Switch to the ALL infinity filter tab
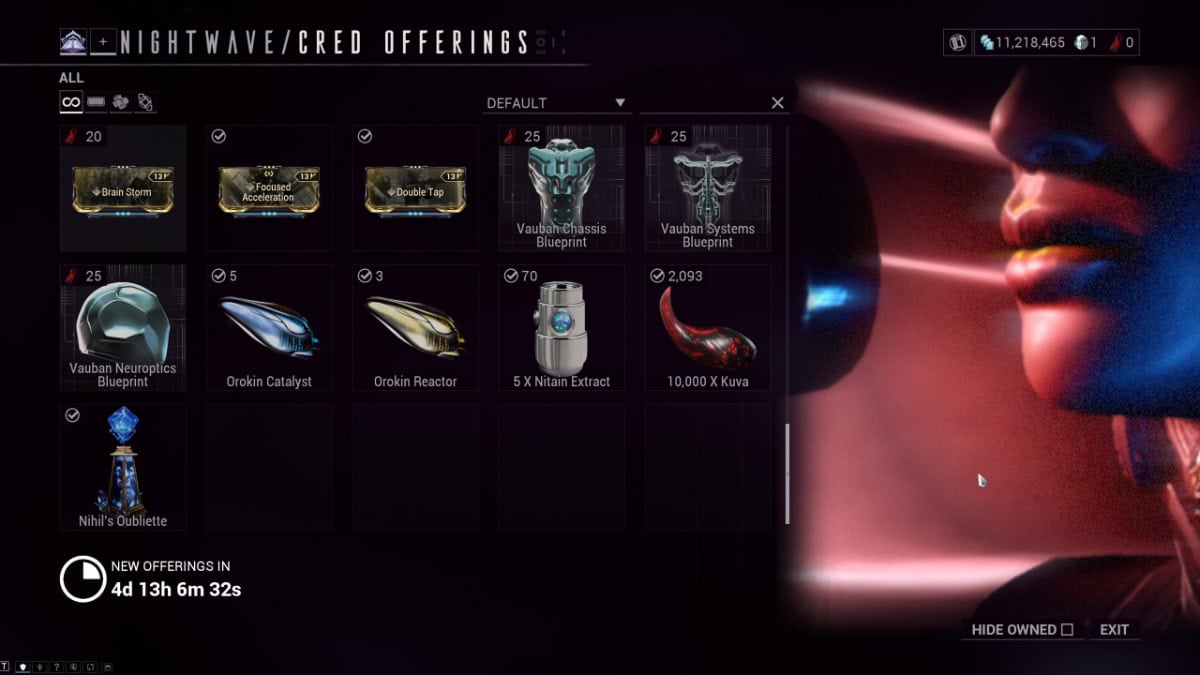 tap(71, 102)
